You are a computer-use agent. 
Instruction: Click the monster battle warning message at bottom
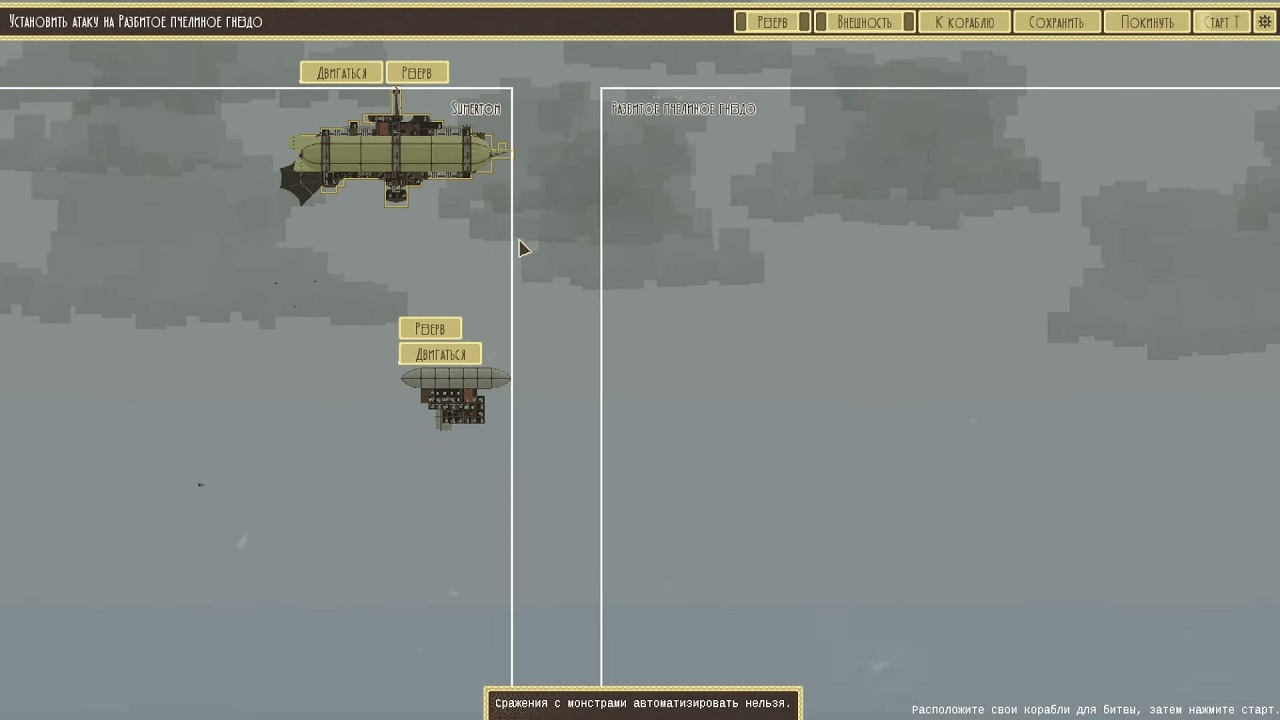(x=643, y=703)
